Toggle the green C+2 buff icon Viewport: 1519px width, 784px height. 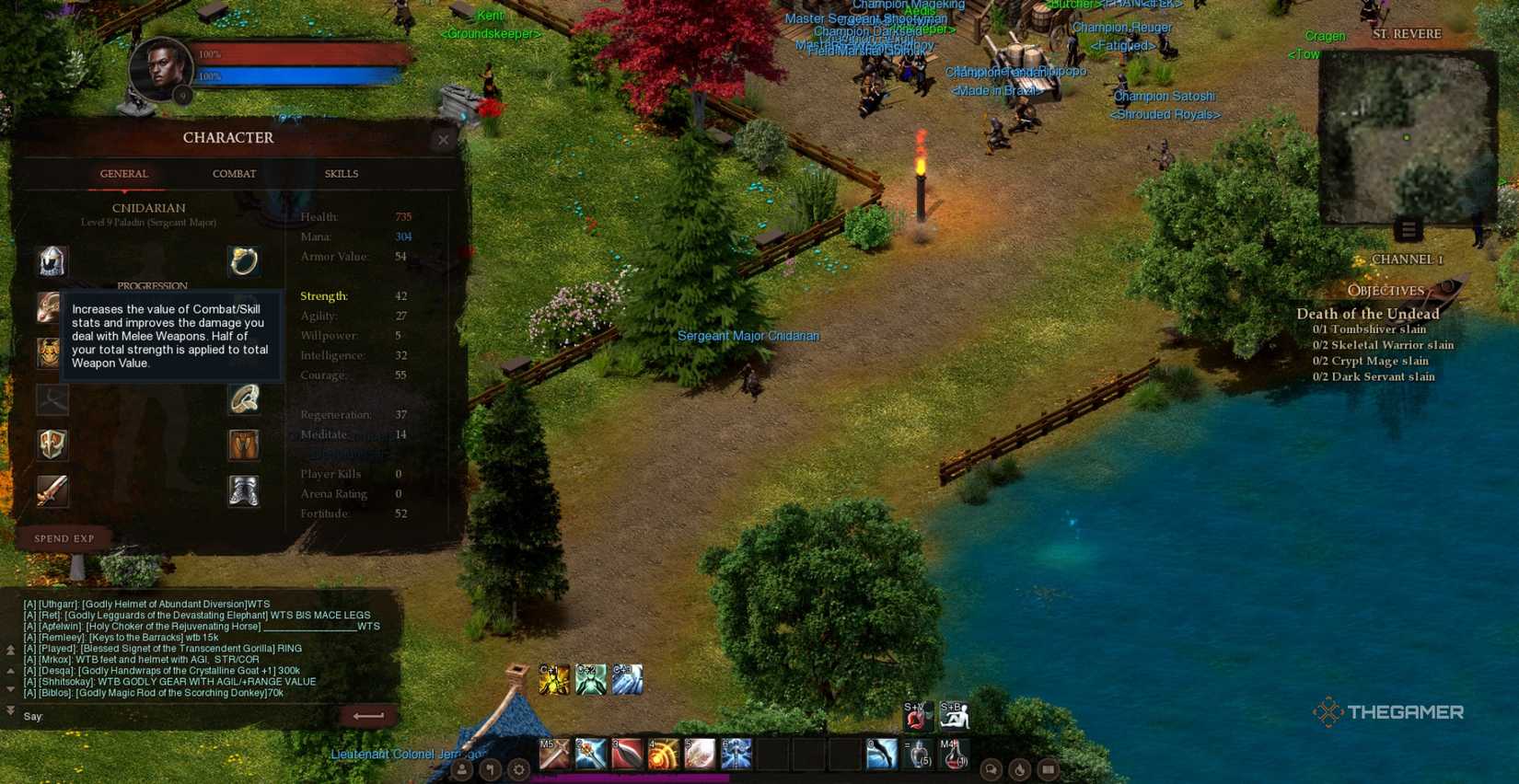590,678
